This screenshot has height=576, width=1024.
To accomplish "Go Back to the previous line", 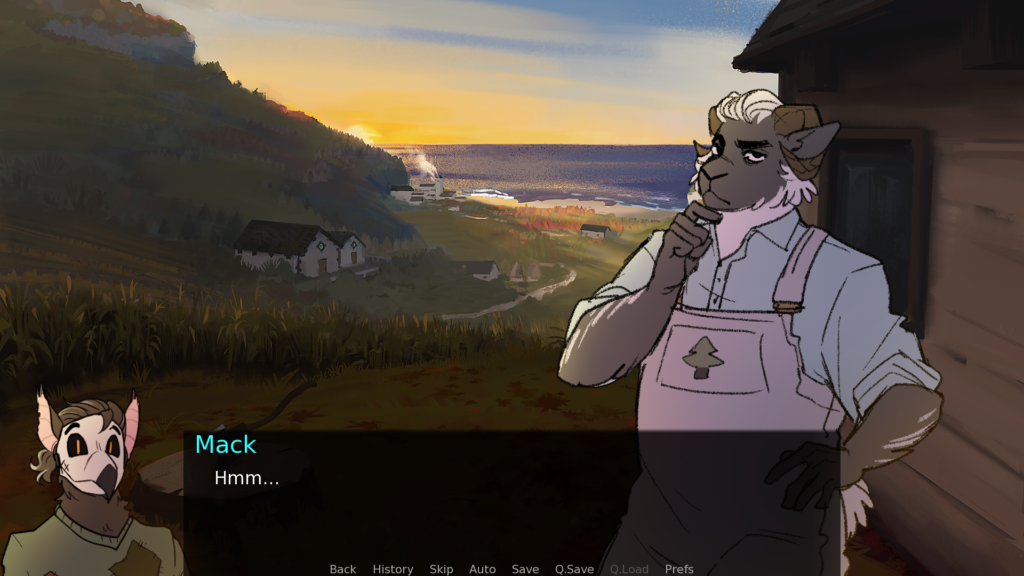I will (x=343, y=569).
